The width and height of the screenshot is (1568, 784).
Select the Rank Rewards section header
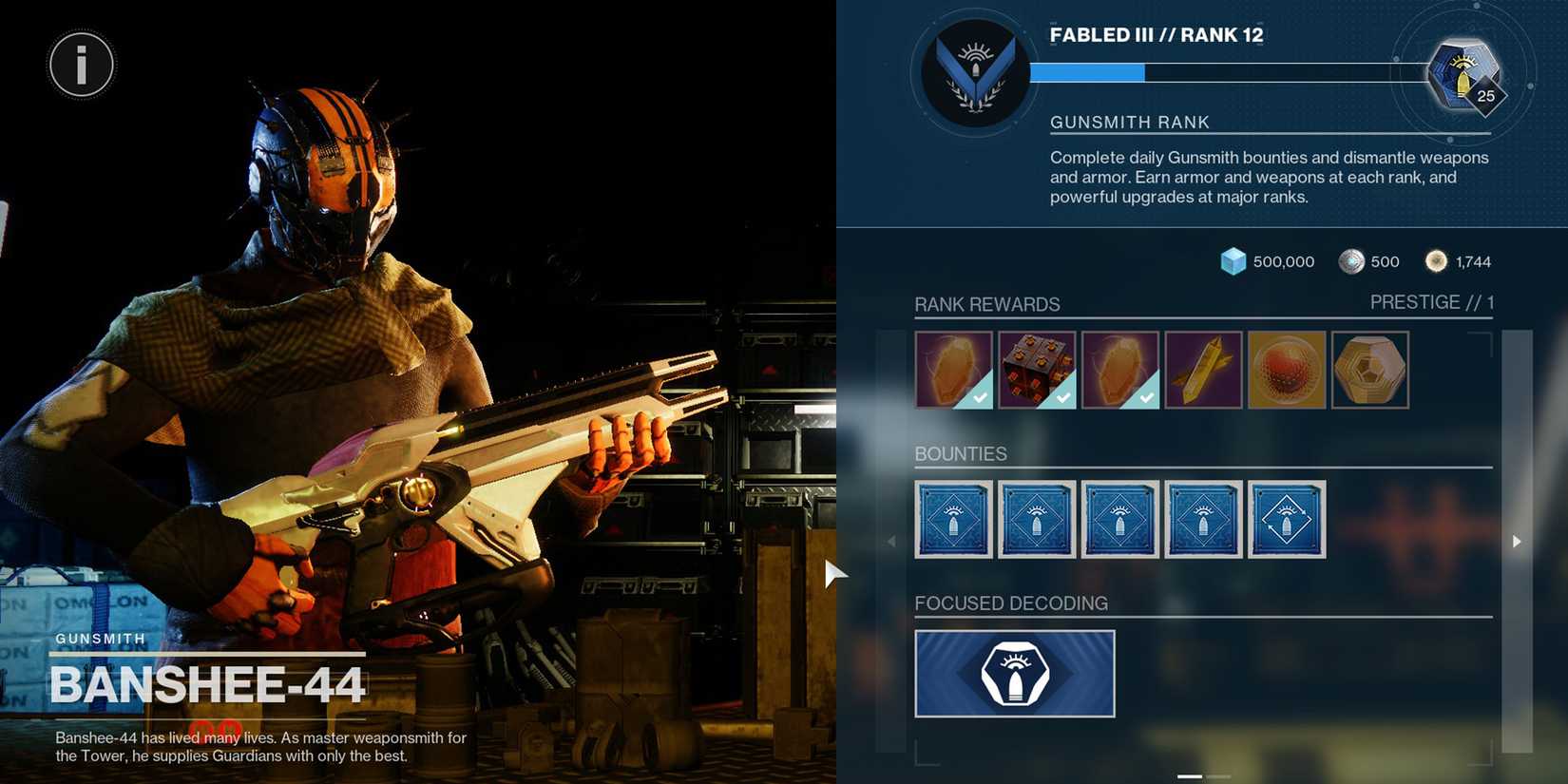[x=987, y=304]
